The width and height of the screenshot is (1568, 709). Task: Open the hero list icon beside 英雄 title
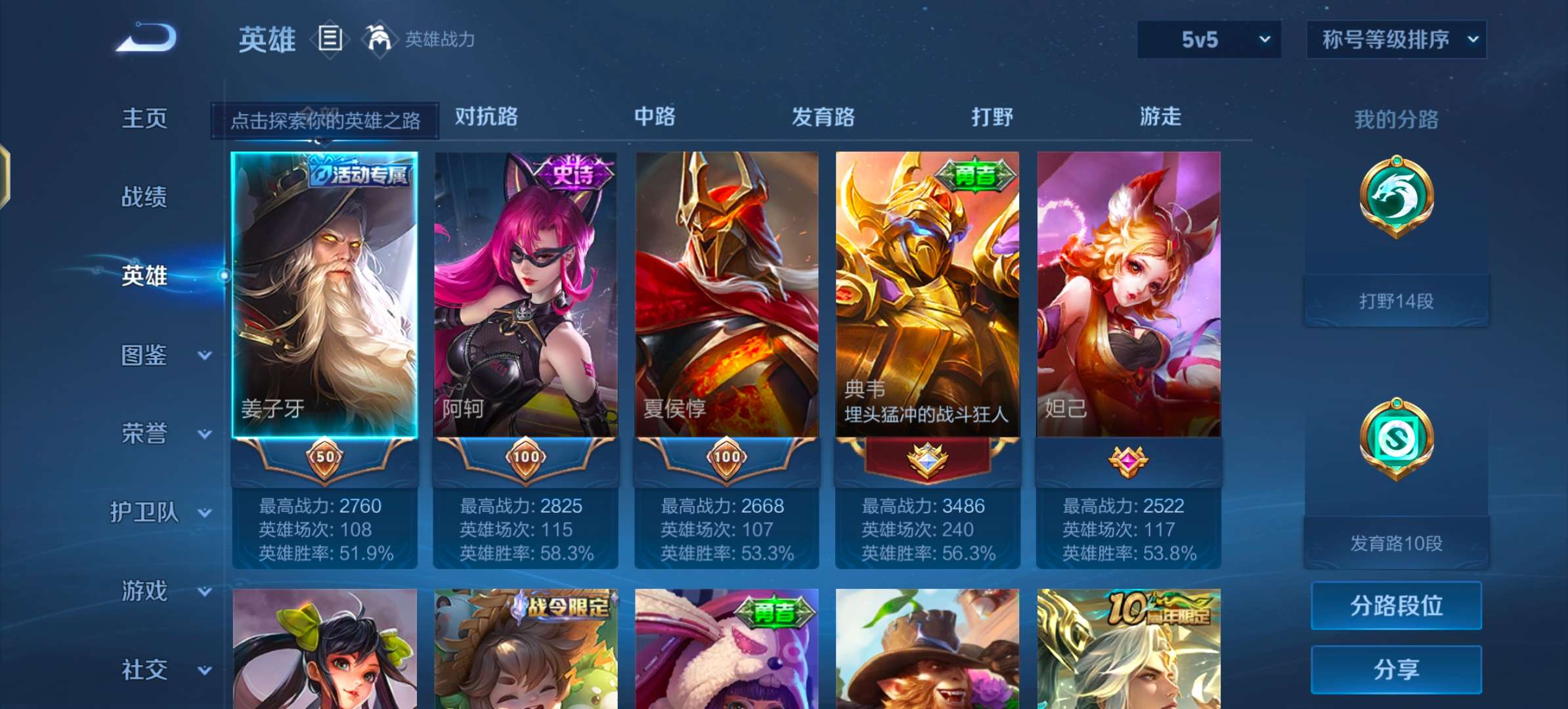click(328, 38)
